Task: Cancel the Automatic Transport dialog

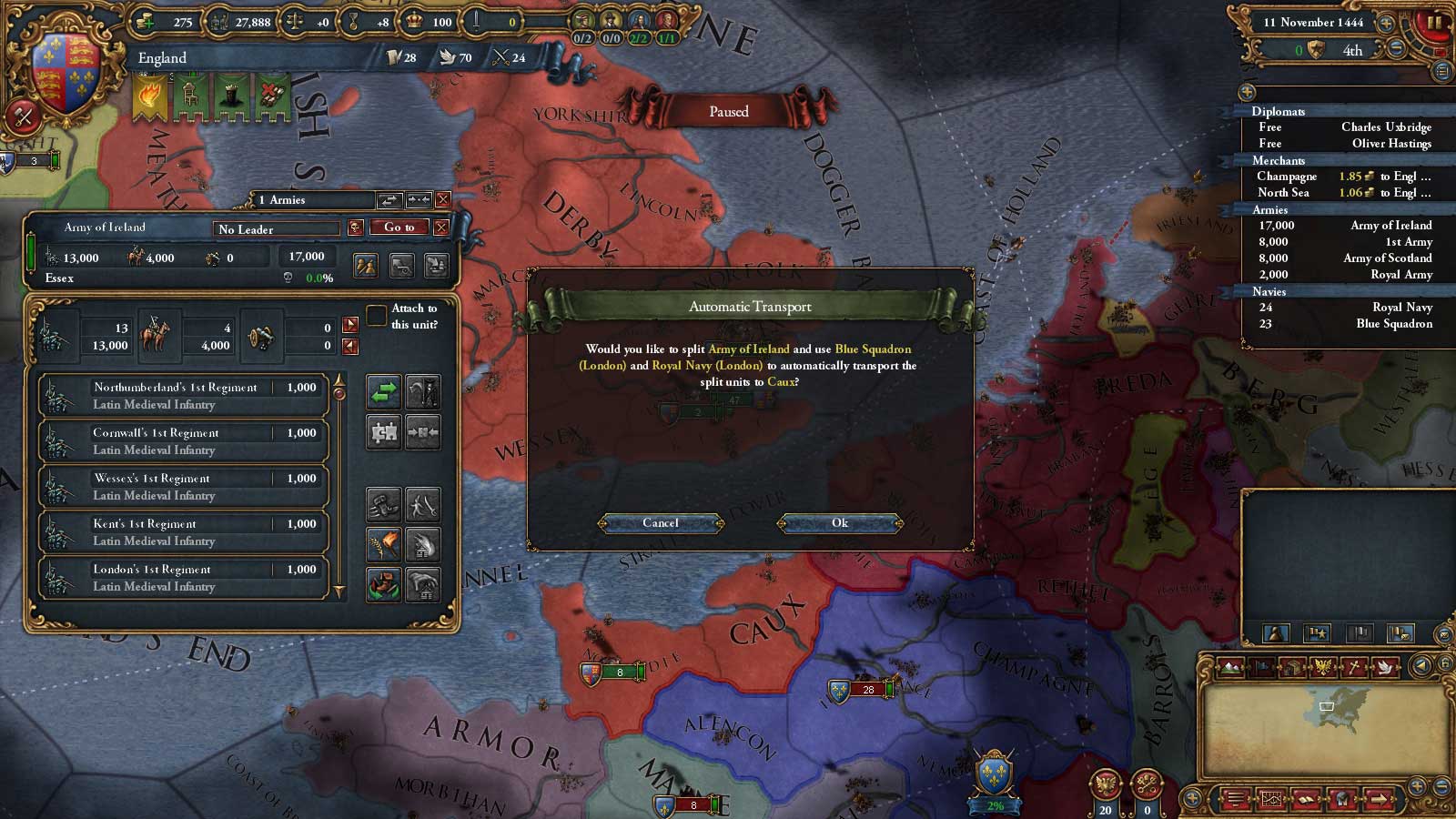Action: 661,523
